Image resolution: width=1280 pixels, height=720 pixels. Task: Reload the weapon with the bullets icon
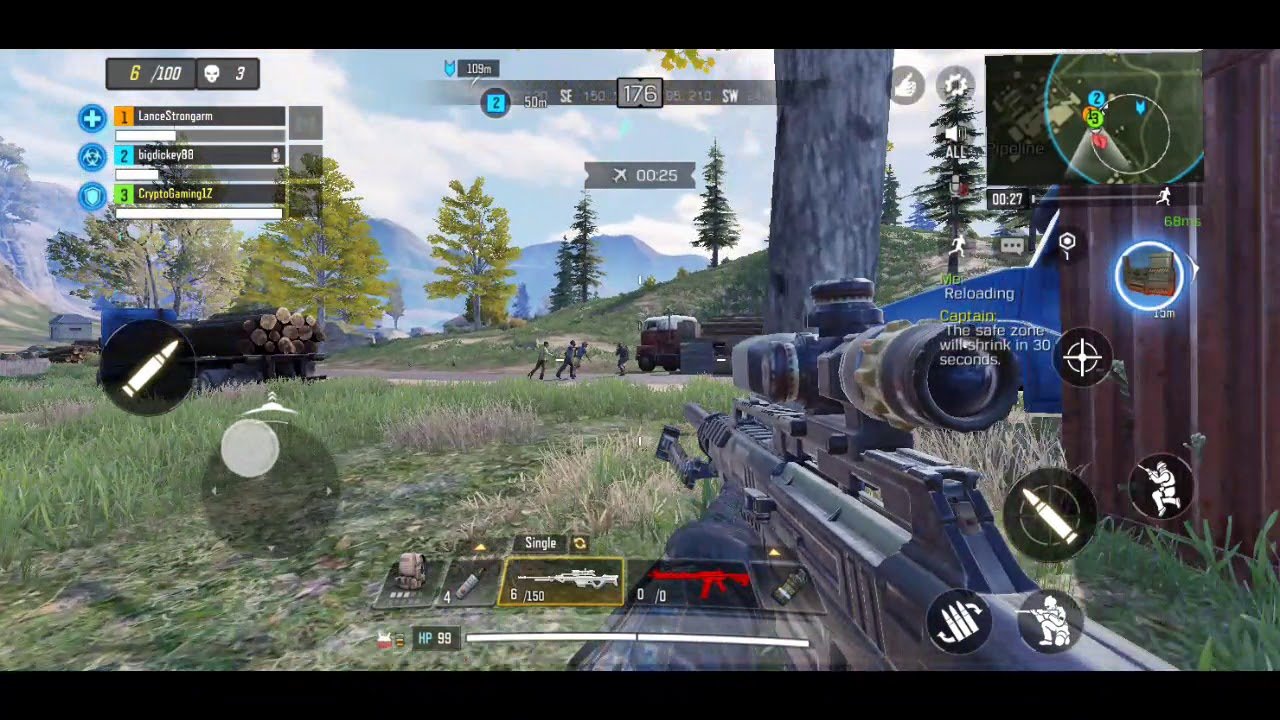click(958, 623)
